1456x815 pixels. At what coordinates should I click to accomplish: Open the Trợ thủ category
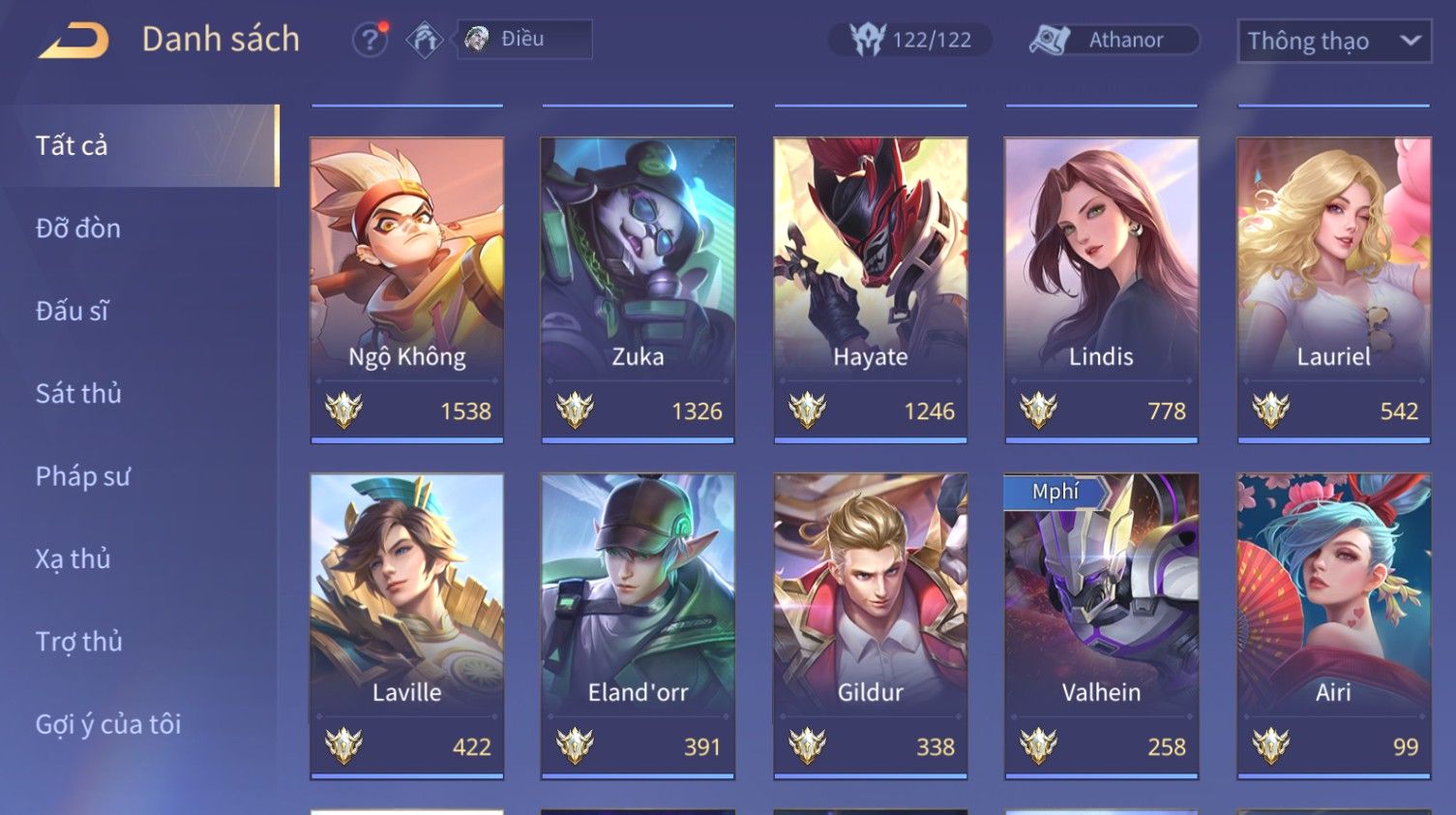click(78, 642)
